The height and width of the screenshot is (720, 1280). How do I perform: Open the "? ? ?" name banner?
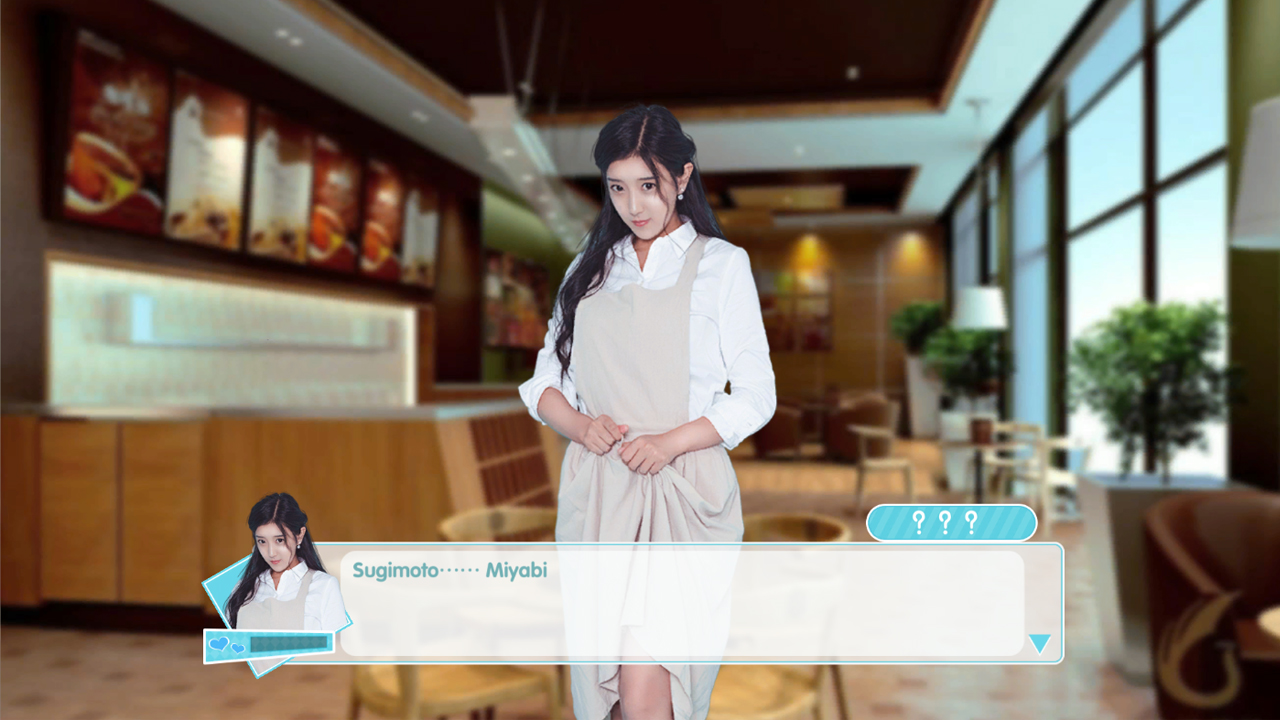coord(953,521)
